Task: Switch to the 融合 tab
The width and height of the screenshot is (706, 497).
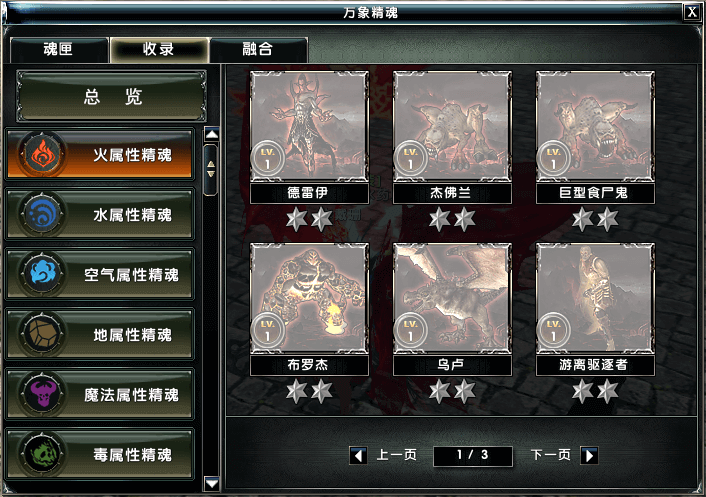Action: tap(258, 49)
